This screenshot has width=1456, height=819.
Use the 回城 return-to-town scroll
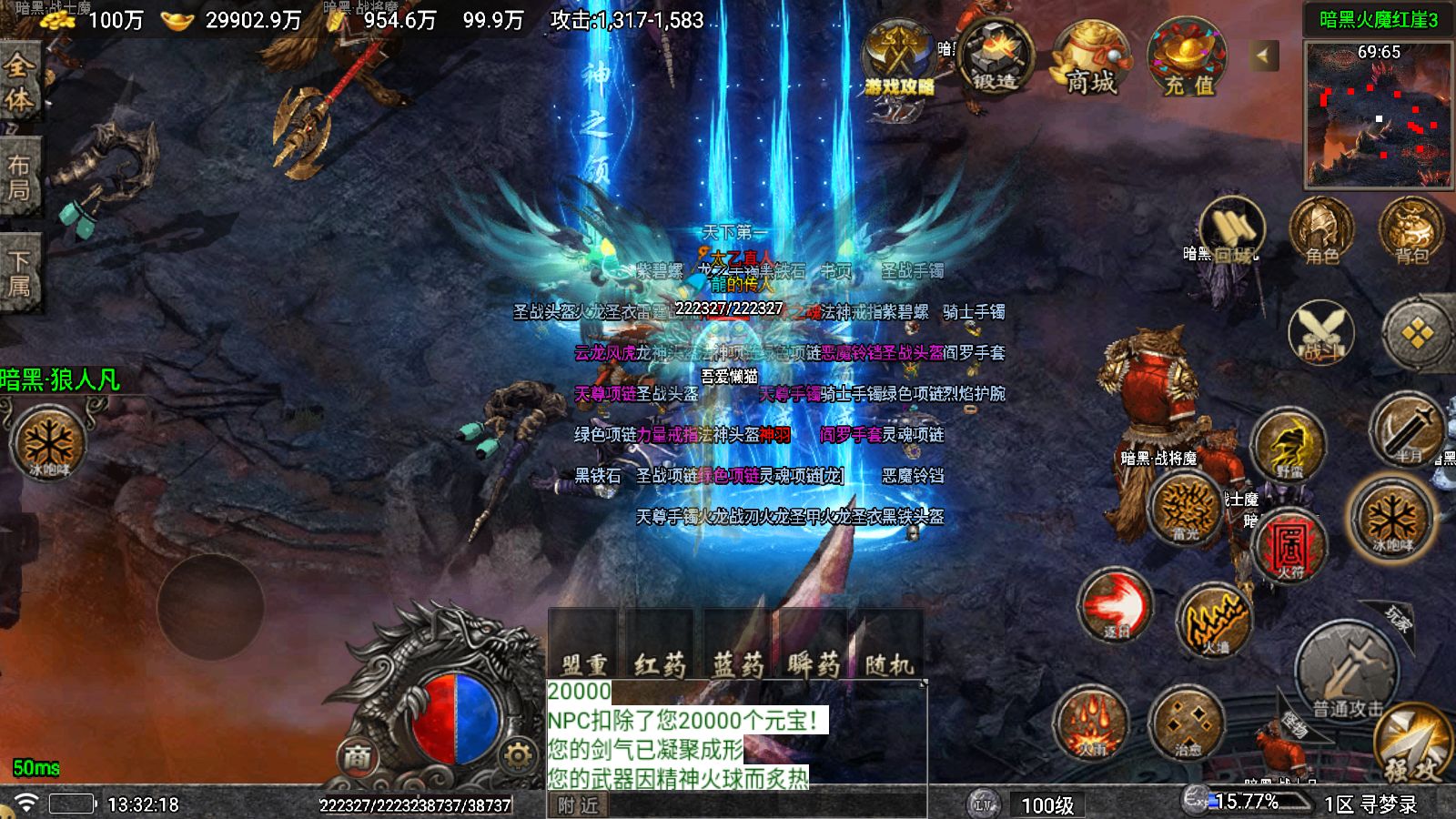(1232, 232)
